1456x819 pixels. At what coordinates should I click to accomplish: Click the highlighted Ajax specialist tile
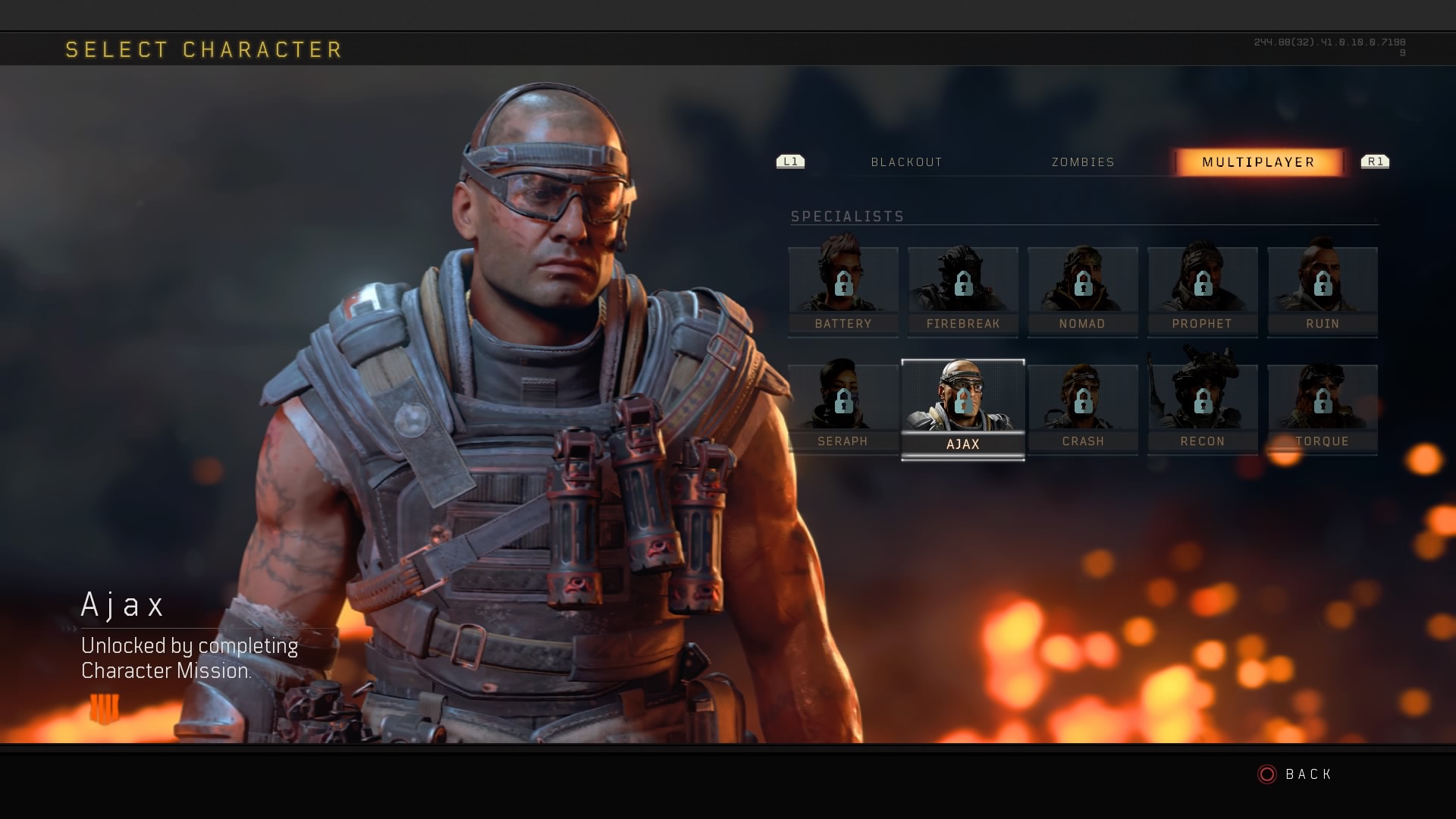963,409
